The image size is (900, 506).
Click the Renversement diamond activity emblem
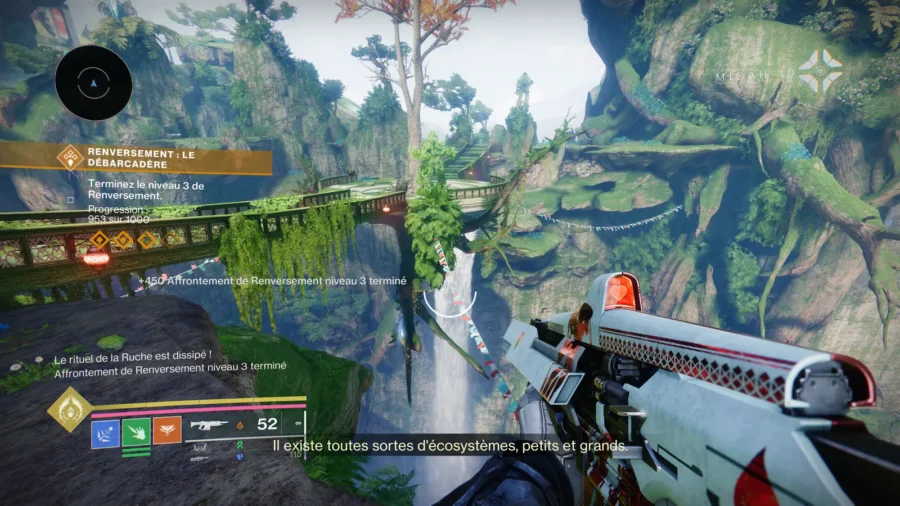point(70,157)
